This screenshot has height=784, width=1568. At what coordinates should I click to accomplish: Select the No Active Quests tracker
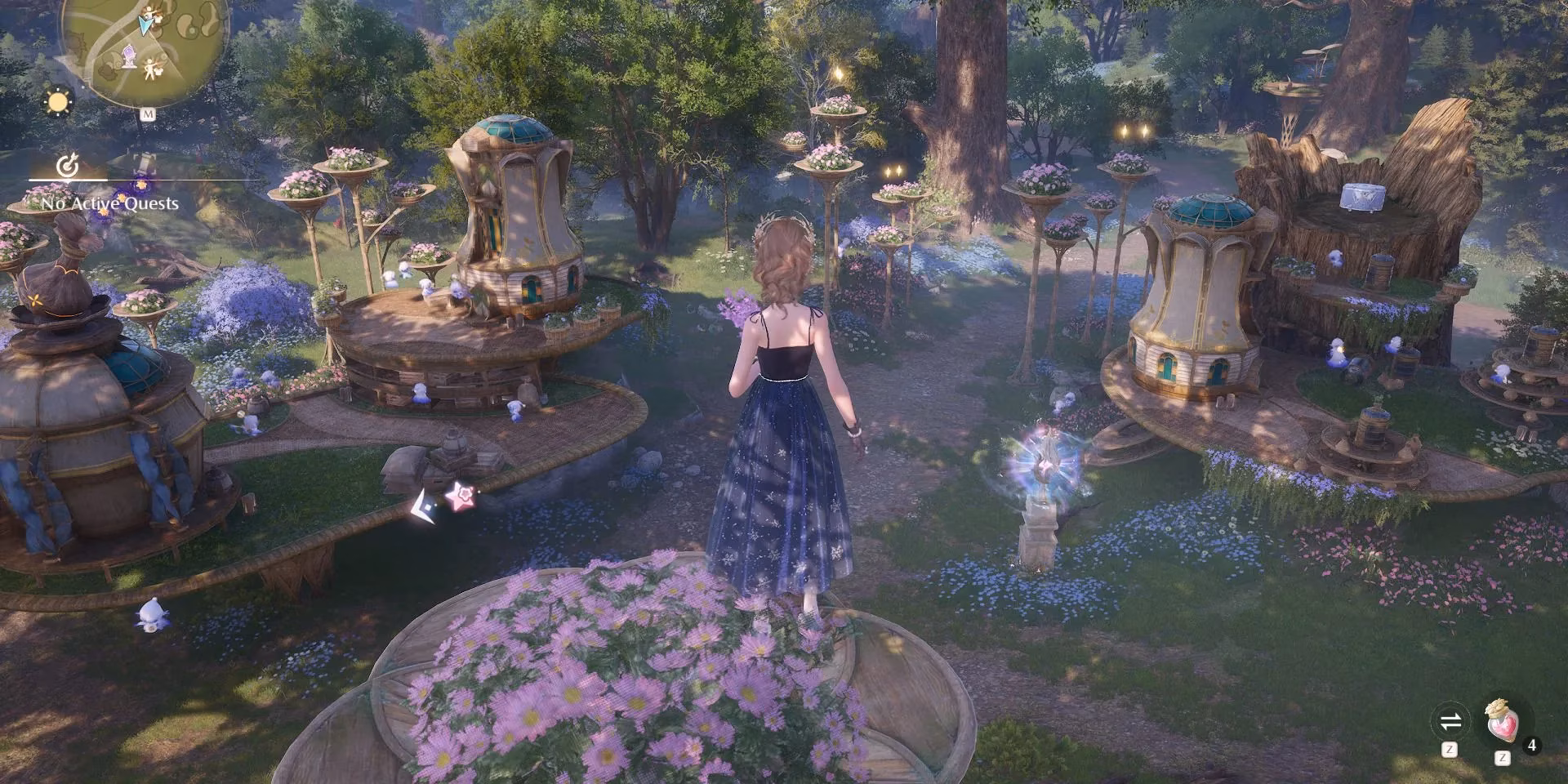pos(110,203)
